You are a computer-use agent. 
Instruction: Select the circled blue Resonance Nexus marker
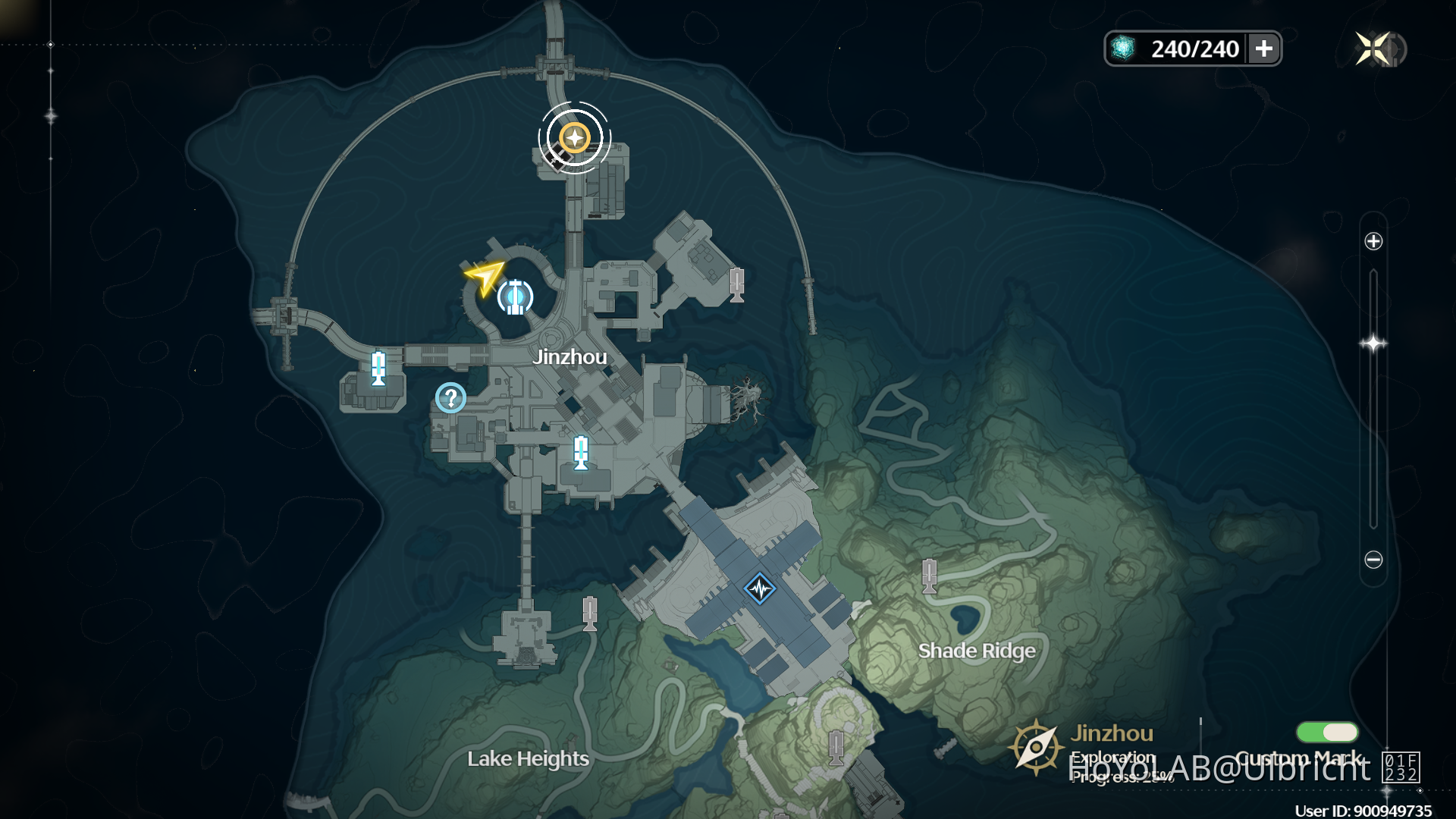click(515, 297)
